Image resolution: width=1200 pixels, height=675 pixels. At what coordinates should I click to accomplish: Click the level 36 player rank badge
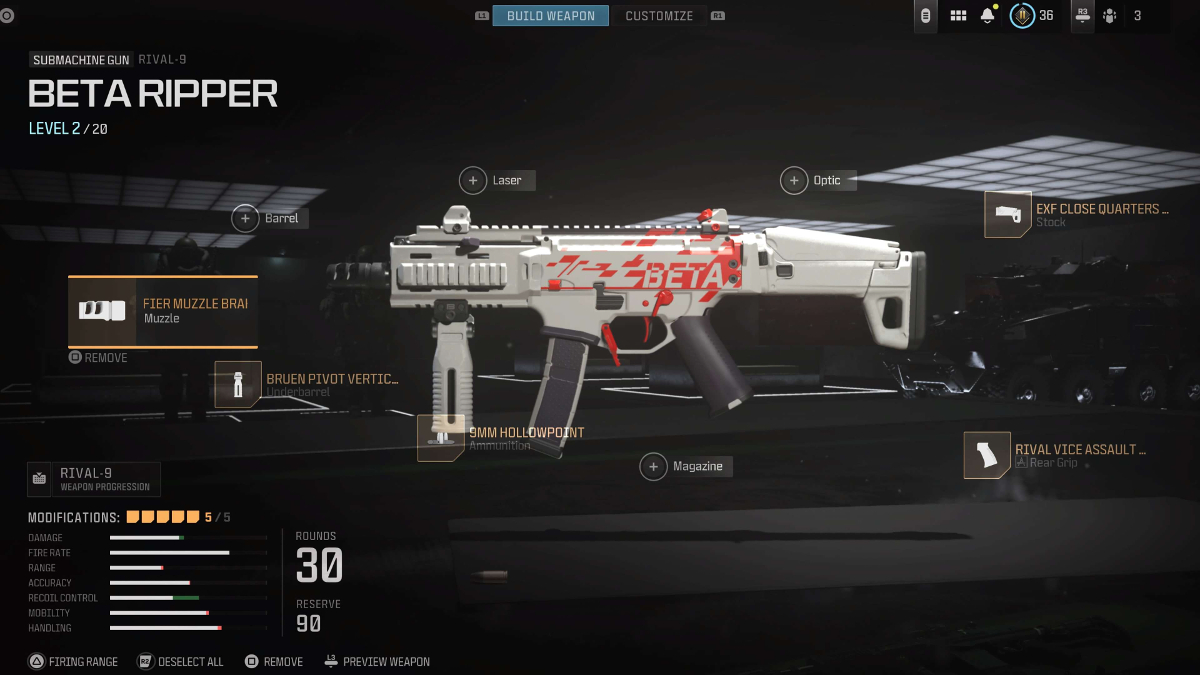click(1022, 16)
